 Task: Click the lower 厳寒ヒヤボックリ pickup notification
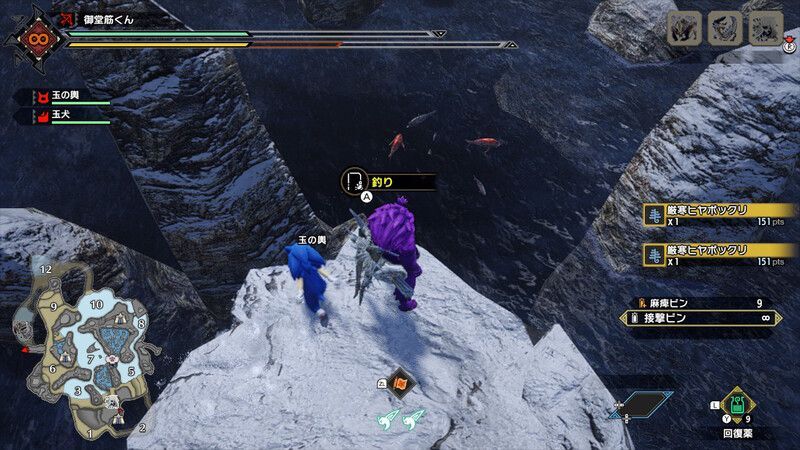(x=713, y=256)
